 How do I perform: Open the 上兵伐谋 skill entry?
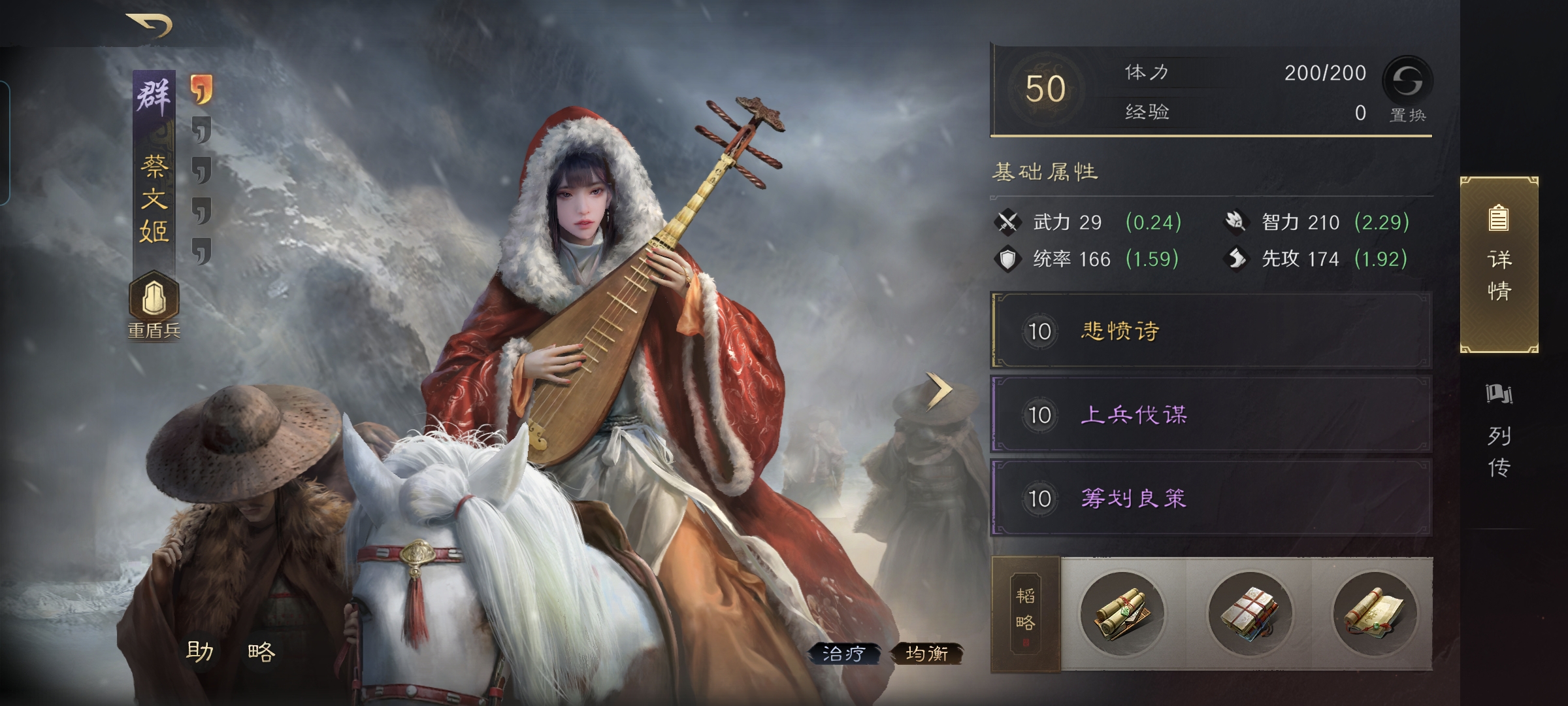[1211, 414]
